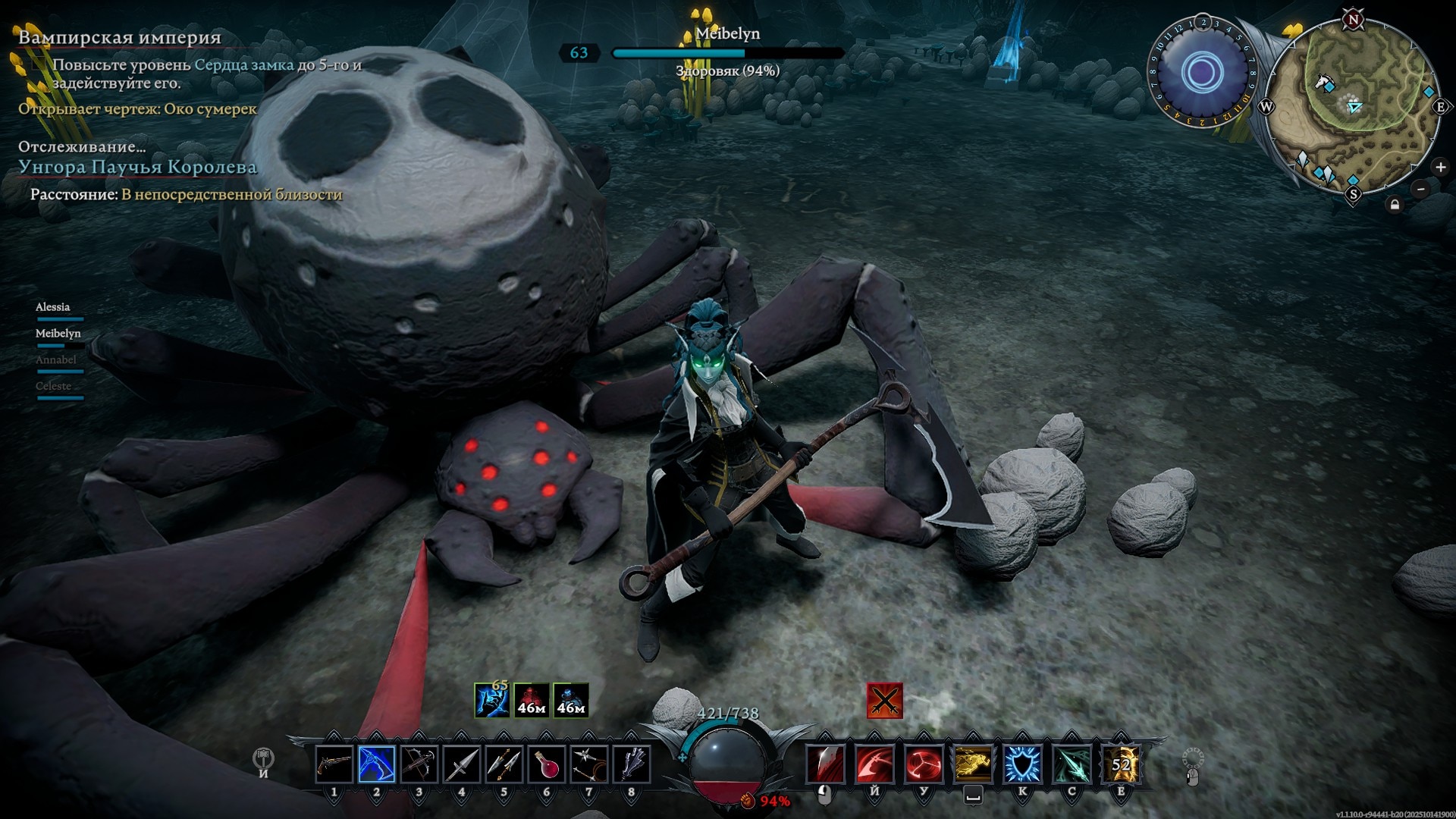Select the pistols weapon slot

pyautogui.click(x=334, y=764)
